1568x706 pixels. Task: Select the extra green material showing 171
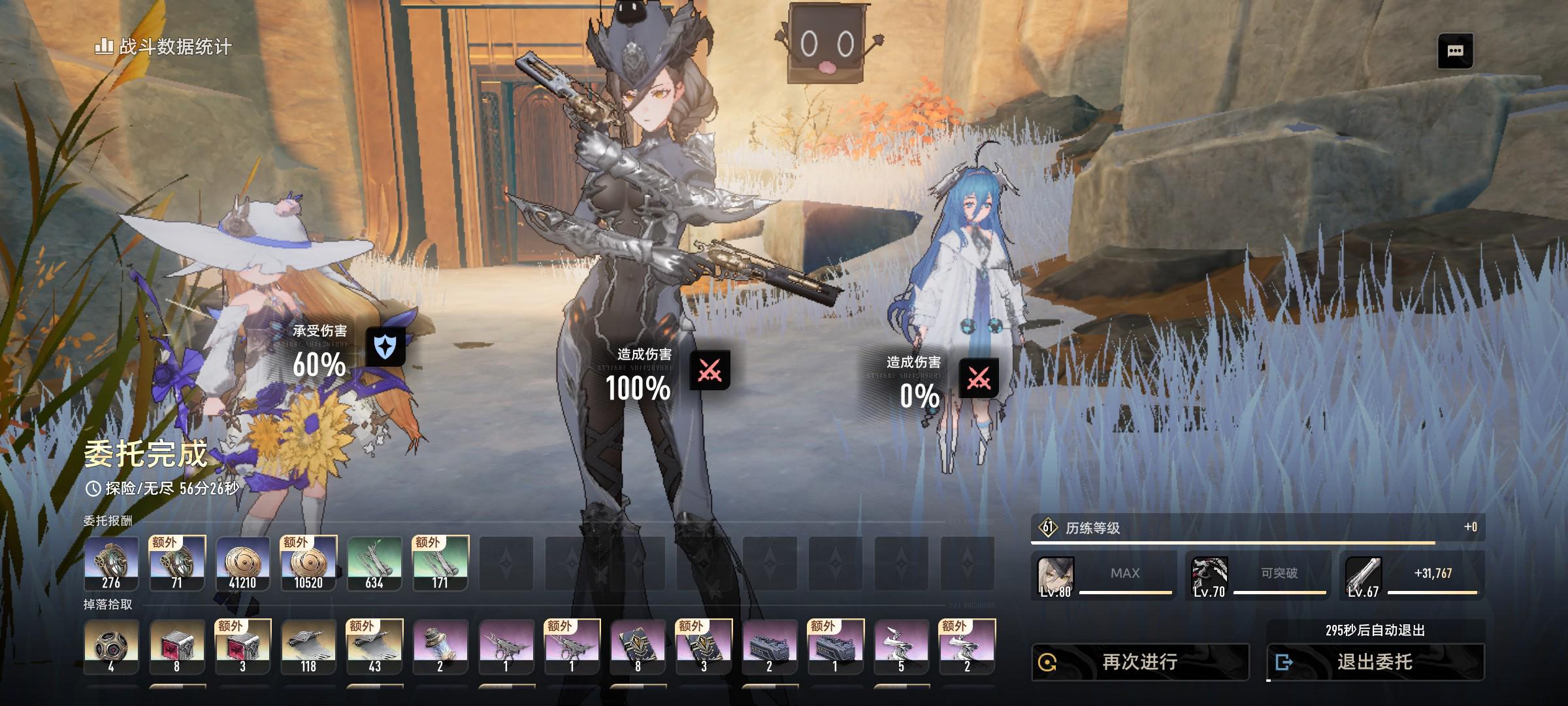tap(440, 563)
